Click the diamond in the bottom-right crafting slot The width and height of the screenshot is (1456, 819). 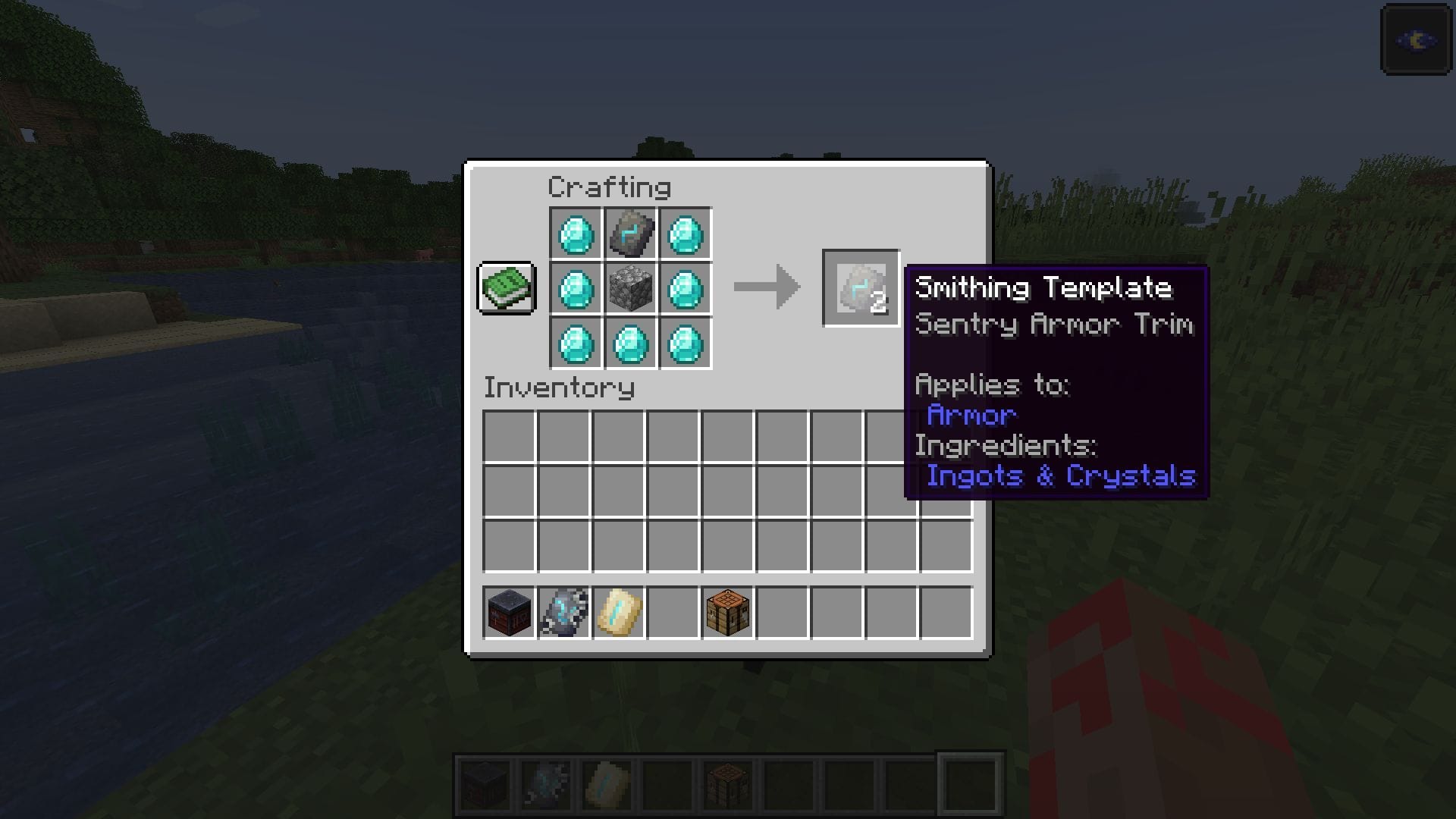pos(686,344)
